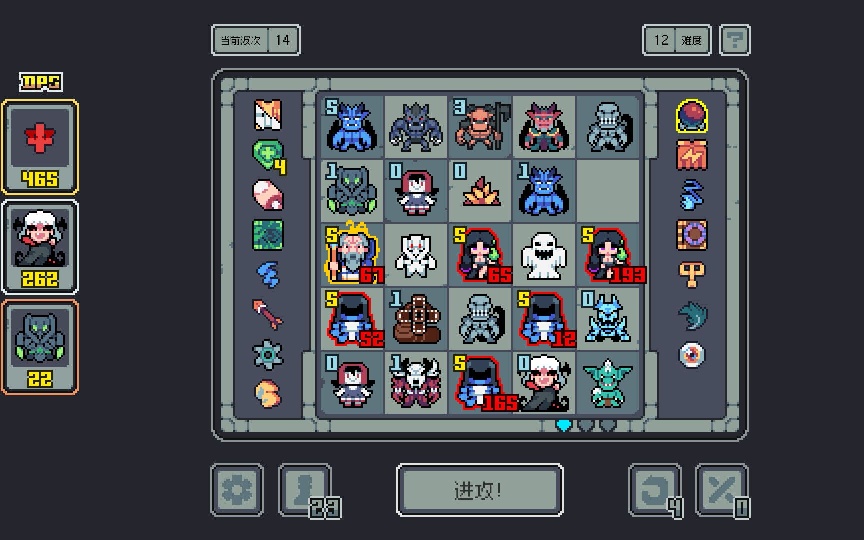The width and height of the screenshot is (864, 540).
Task: Select the orange goblin with axe tile
Action: [x=480, y=126]
